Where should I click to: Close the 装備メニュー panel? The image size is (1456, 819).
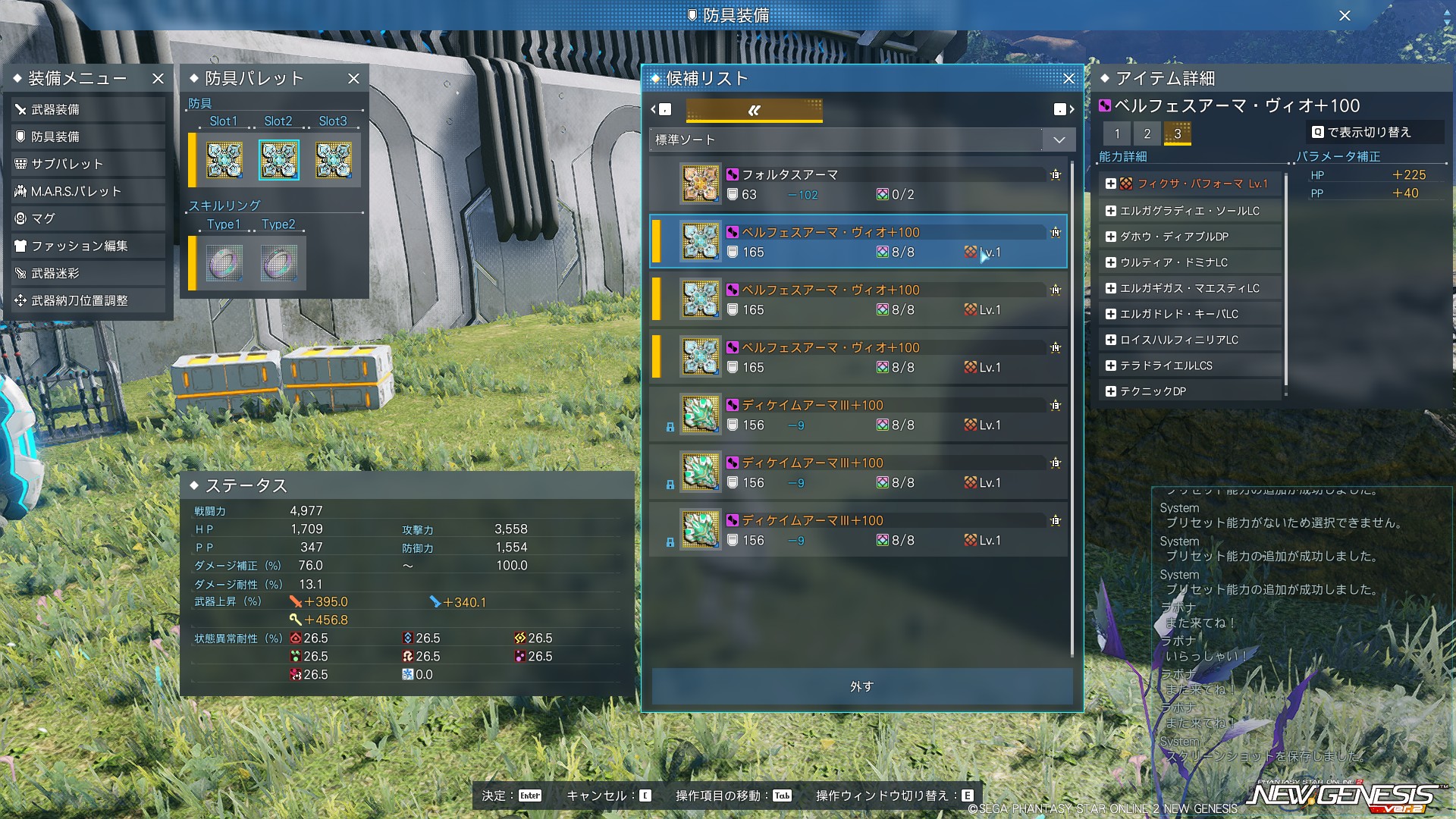click(158, 78)
